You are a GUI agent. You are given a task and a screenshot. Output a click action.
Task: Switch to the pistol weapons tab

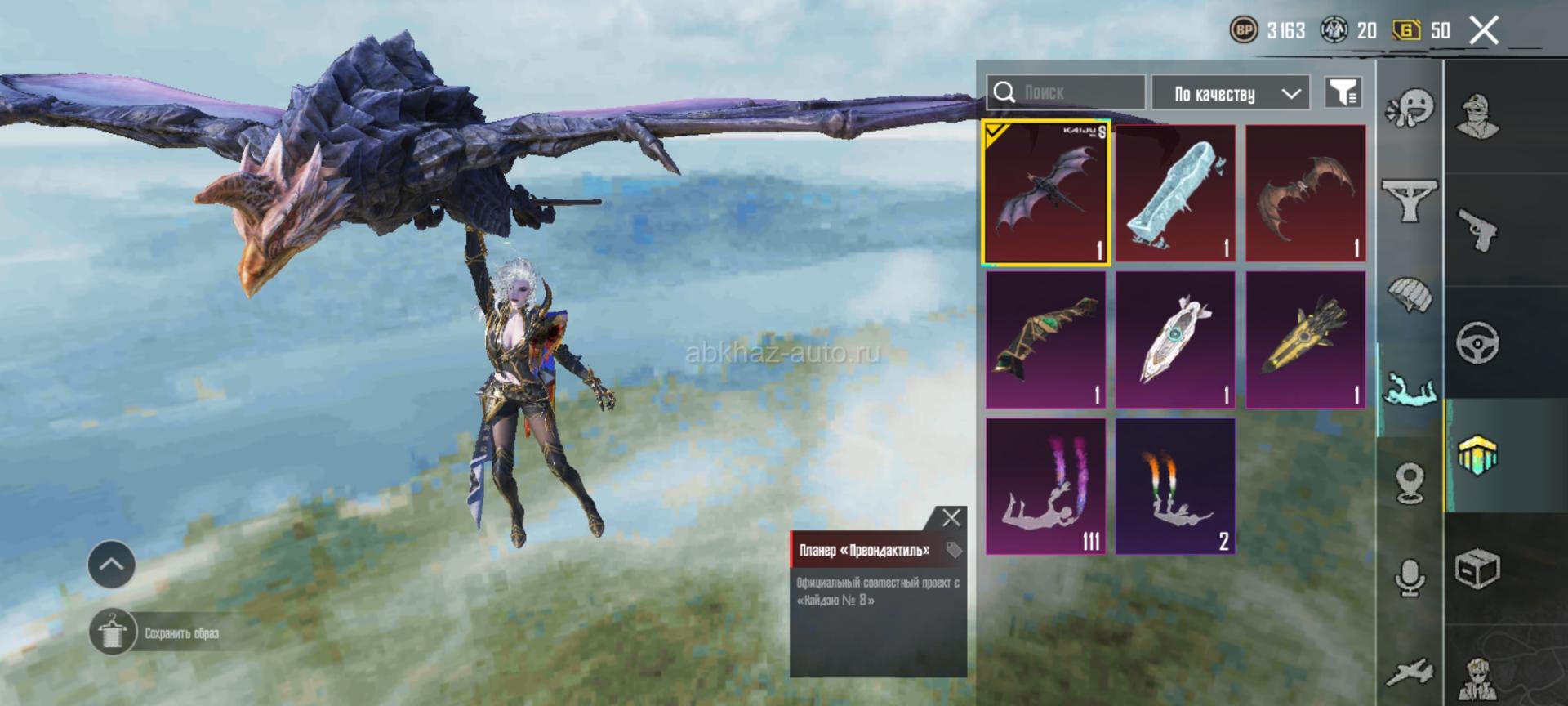click(x=1478, y=230)
